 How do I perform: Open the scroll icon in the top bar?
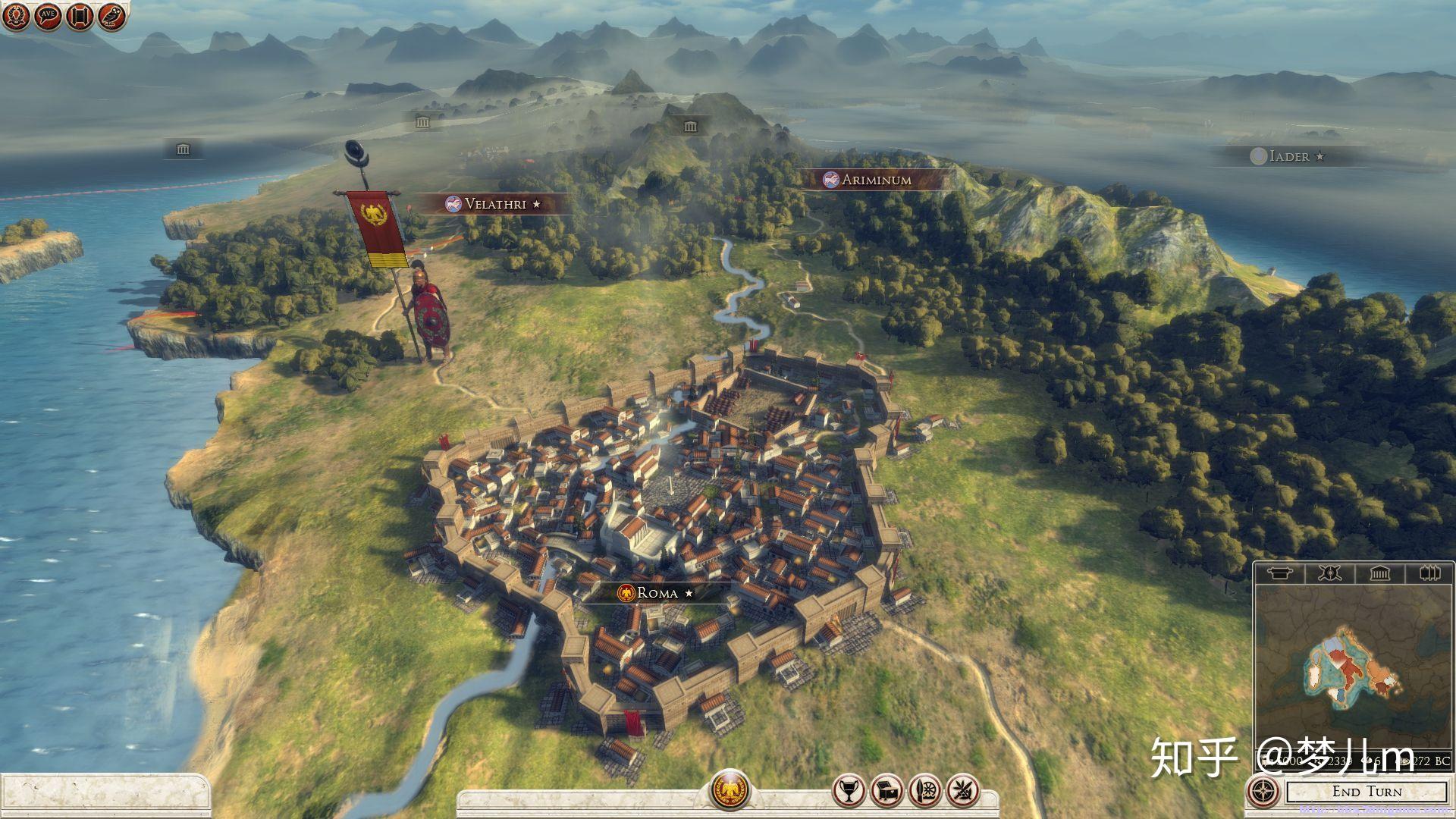click(80, 16)
